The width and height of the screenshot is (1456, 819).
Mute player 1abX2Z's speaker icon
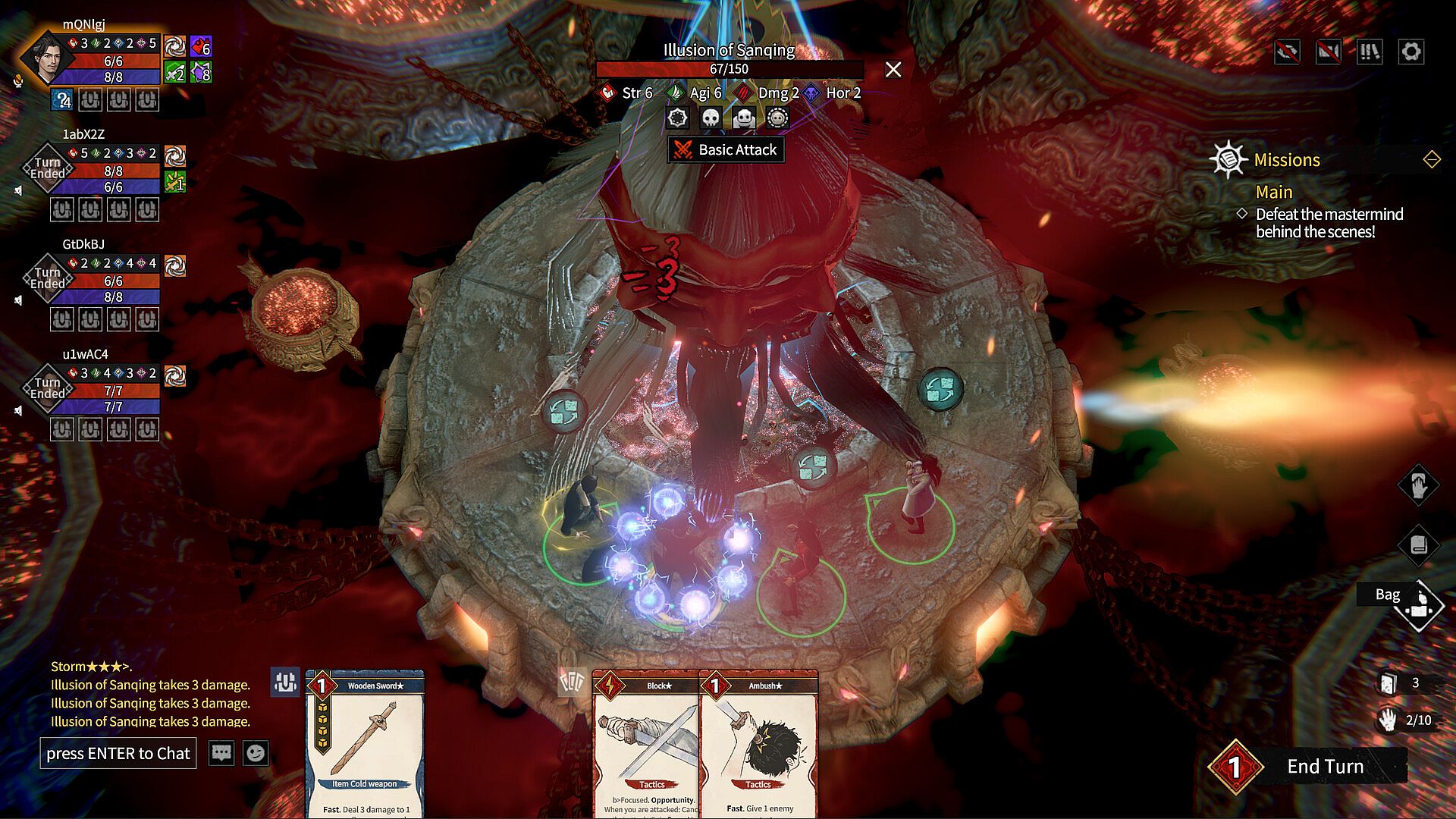point(18,190)
